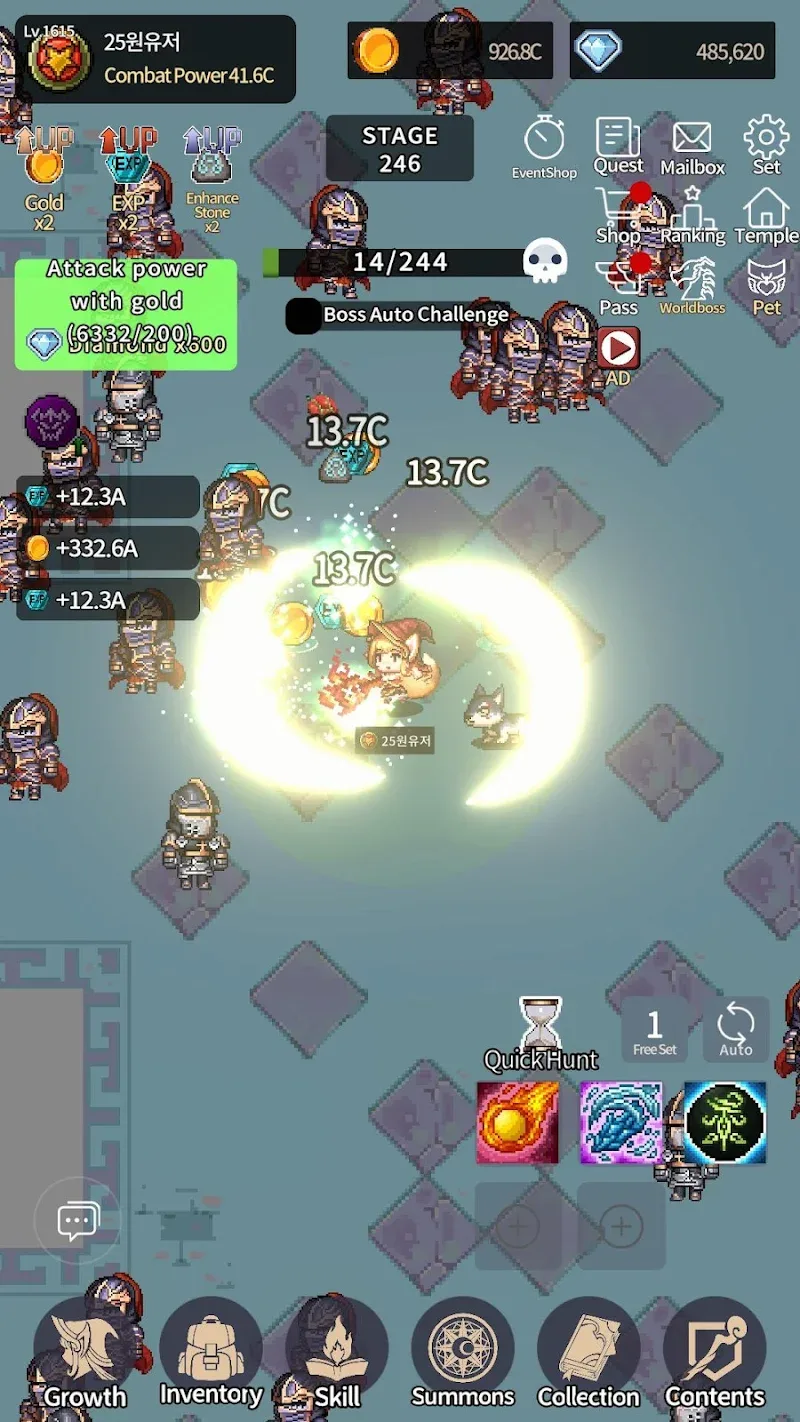Open the chat bubble
The image size is (800, 1422).
coord(78,1220)
